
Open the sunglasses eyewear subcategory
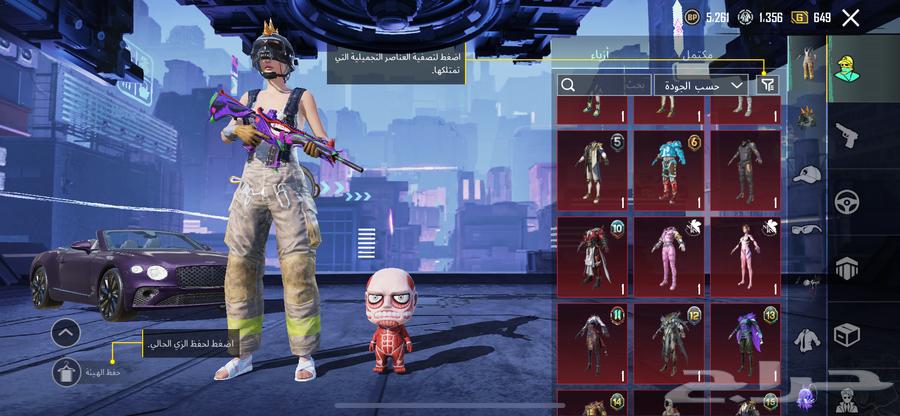(807, 229)
